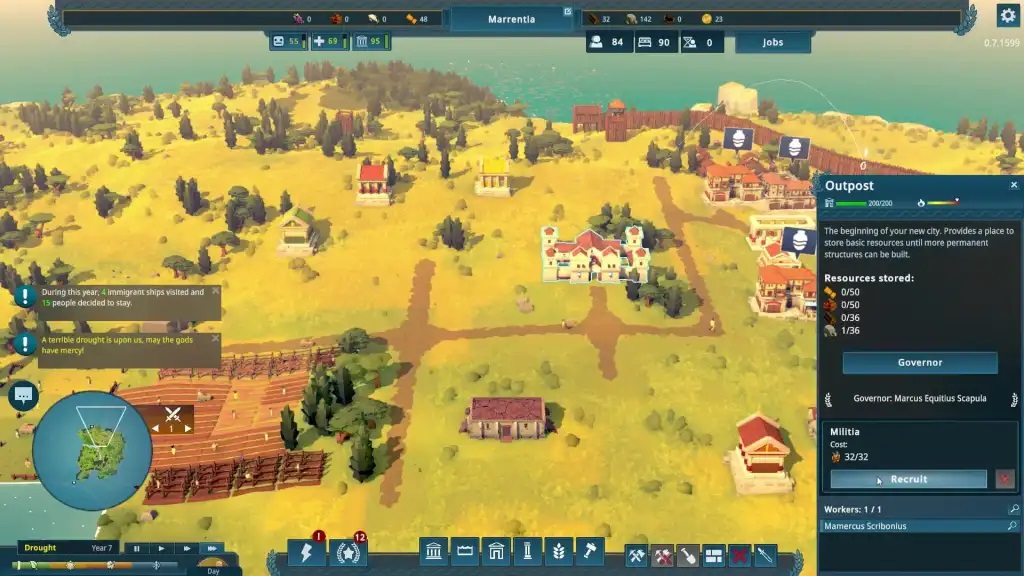Screen dimensions: 1024x576
Task: Close the Outpost info panel
Action: [1013, 185]
